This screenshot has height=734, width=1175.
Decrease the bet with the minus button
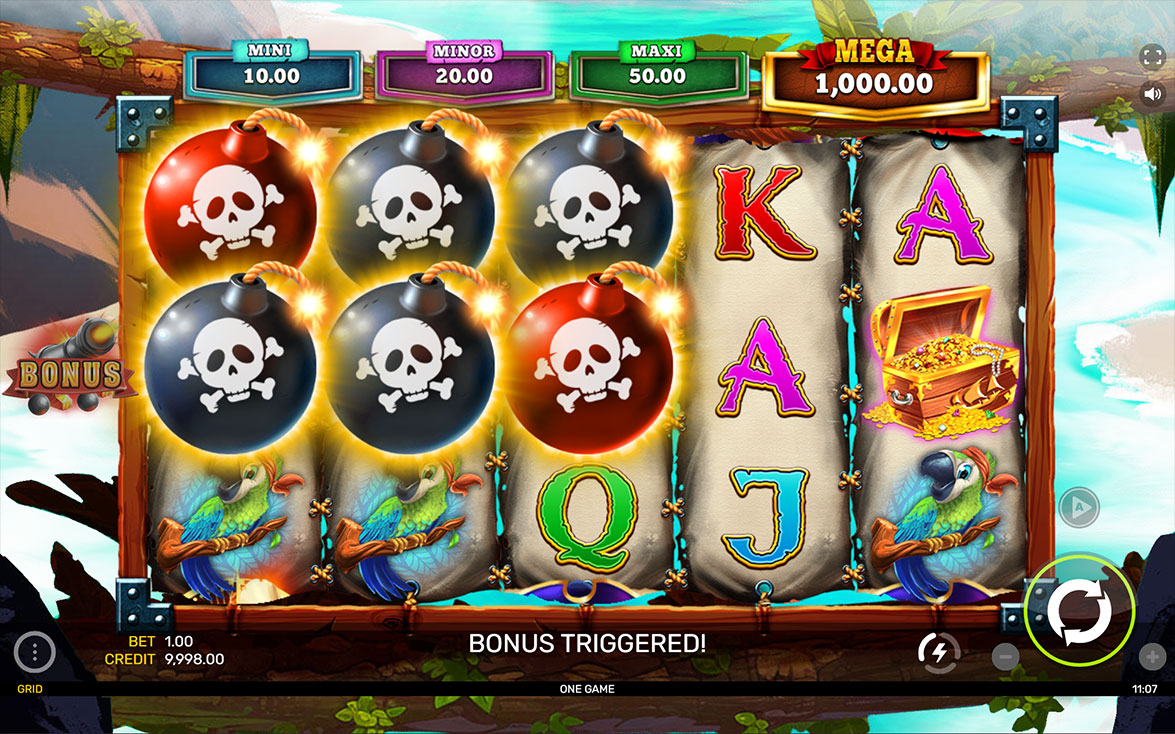click(x=1006, y=657)
